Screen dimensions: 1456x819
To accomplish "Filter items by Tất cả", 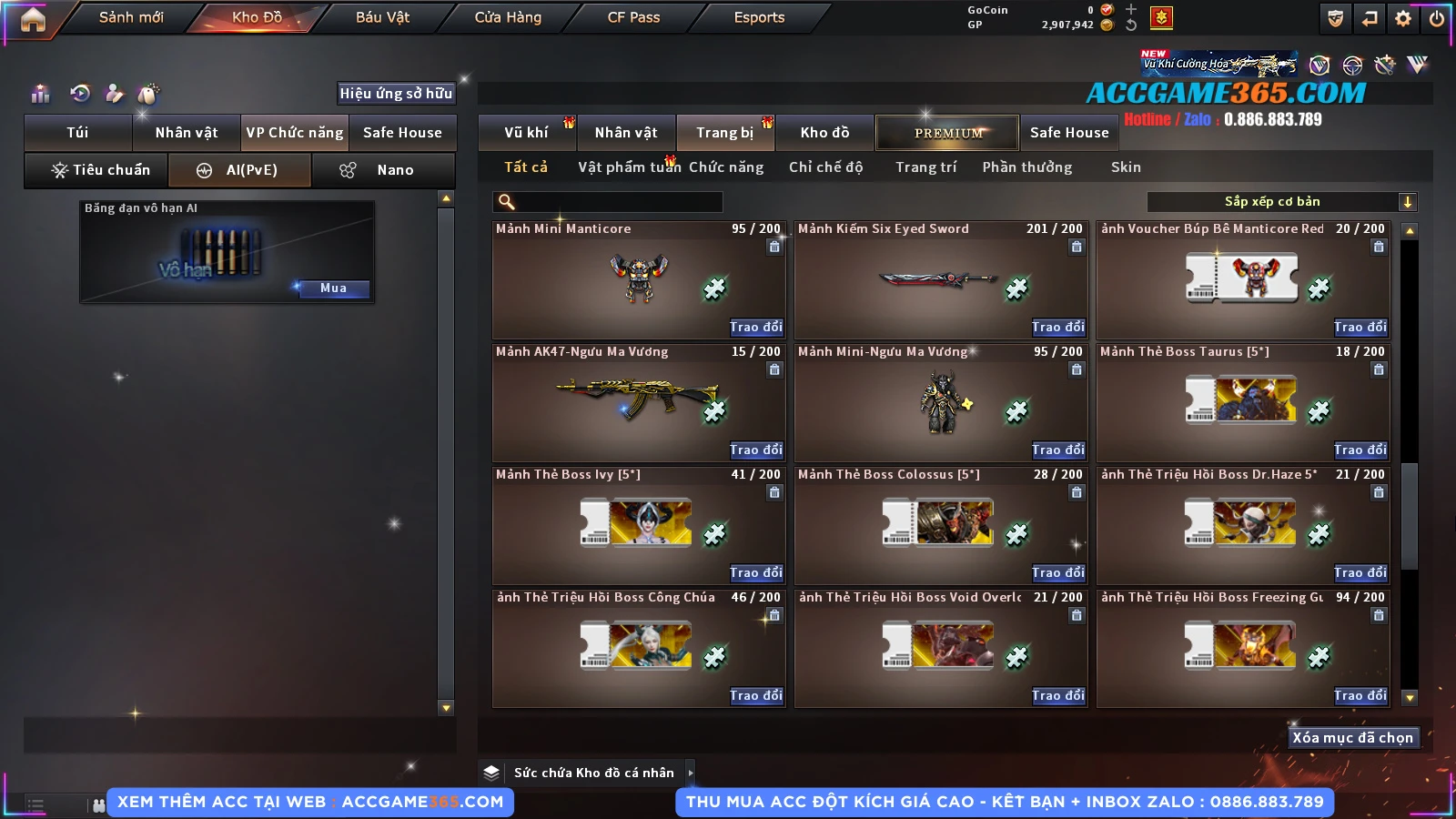I will 526,167.
